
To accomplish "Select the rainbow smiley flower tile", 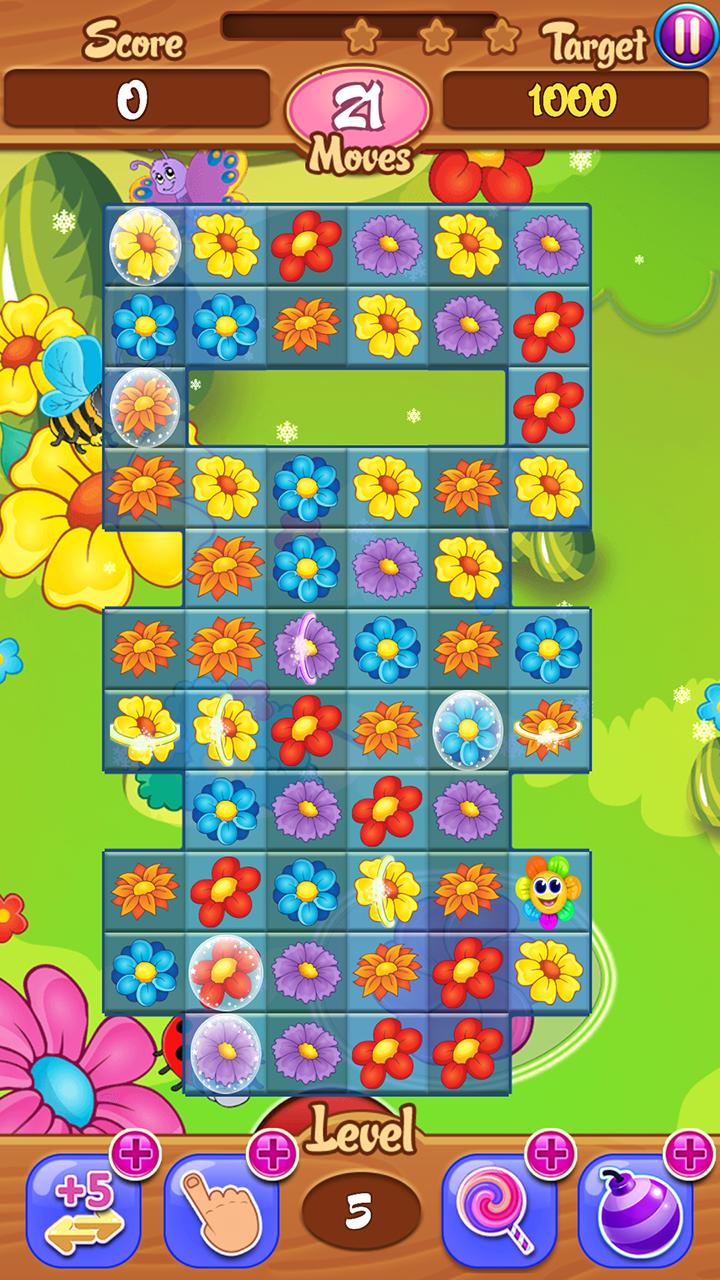I will click(x=548, y=890).
